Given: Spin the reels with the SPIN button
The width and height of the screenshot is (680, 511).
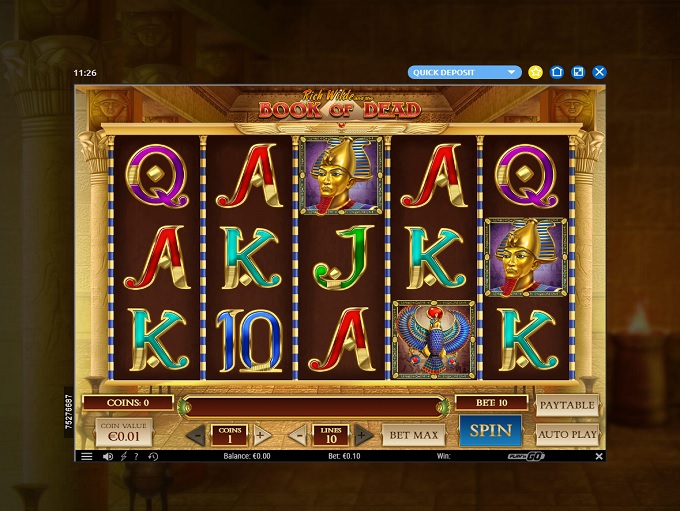Looking at the screenshot, I should (x=490, y=431).
